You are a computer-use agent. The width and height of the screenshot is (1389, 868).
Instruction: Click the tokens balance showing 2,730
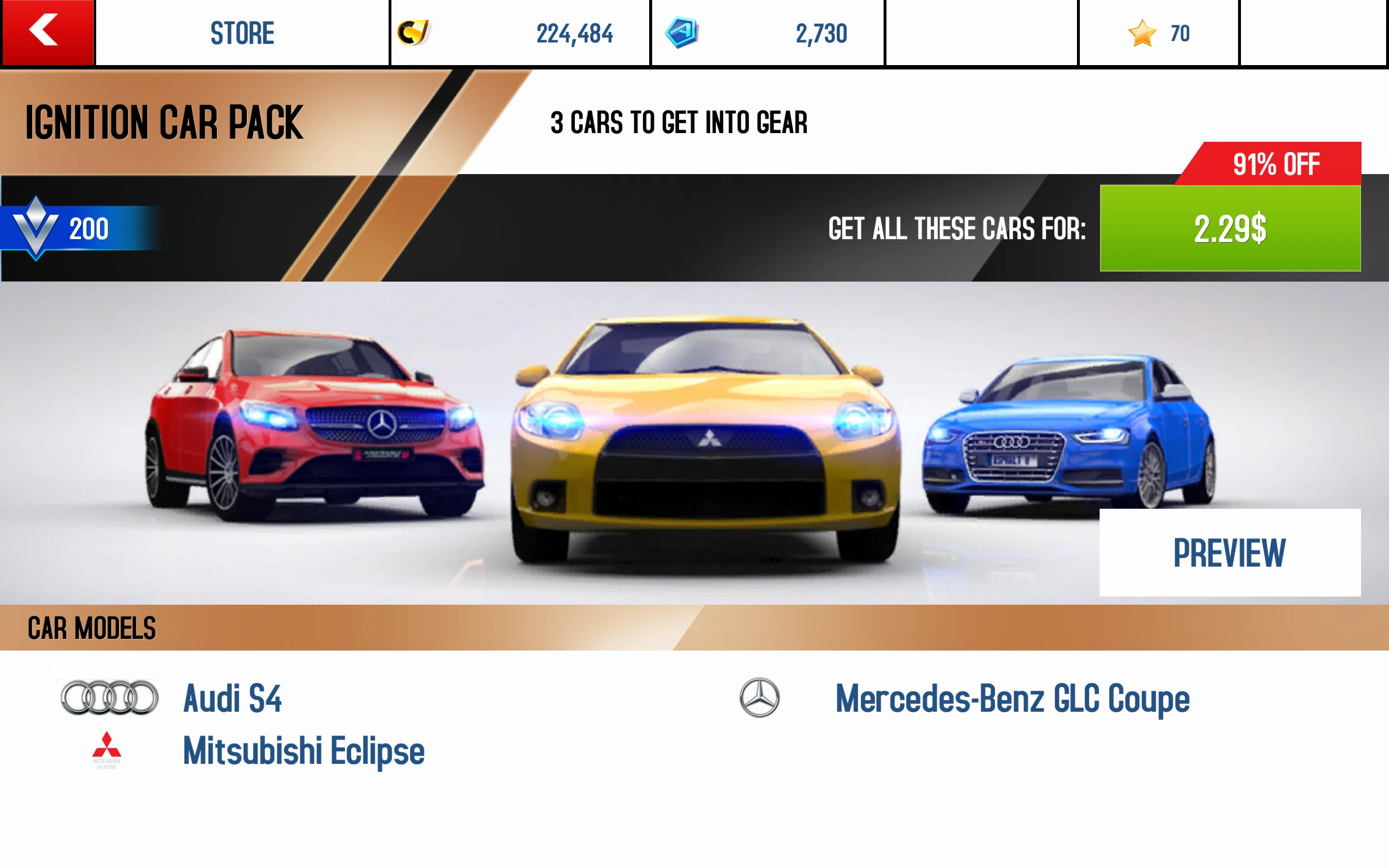pyautogui.click(x=821, y=33)
